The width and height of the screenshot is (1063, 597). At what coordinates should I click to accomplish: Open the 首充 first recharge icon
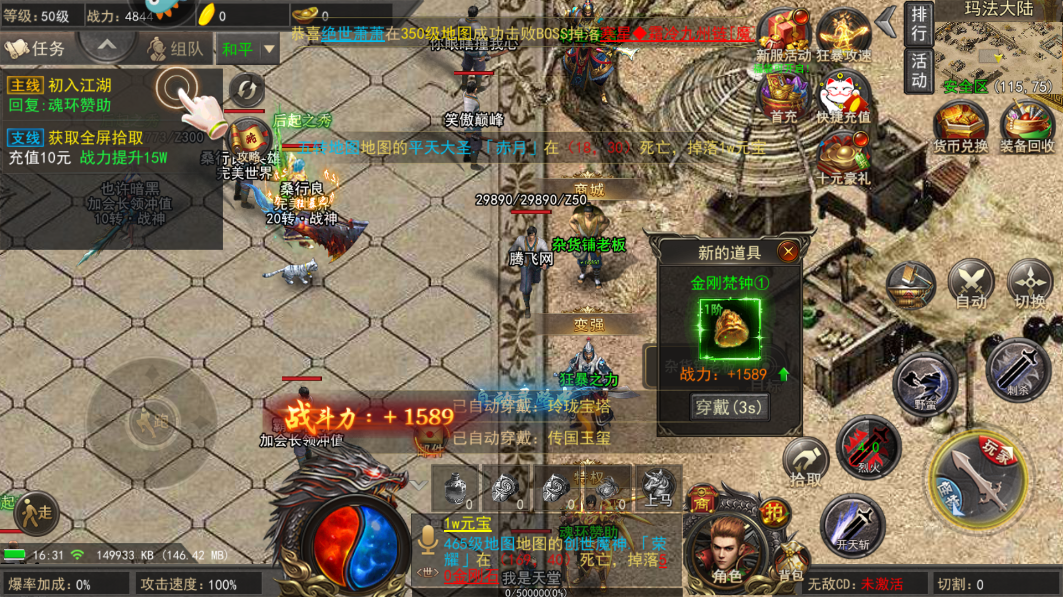click(x=783, y=97)
